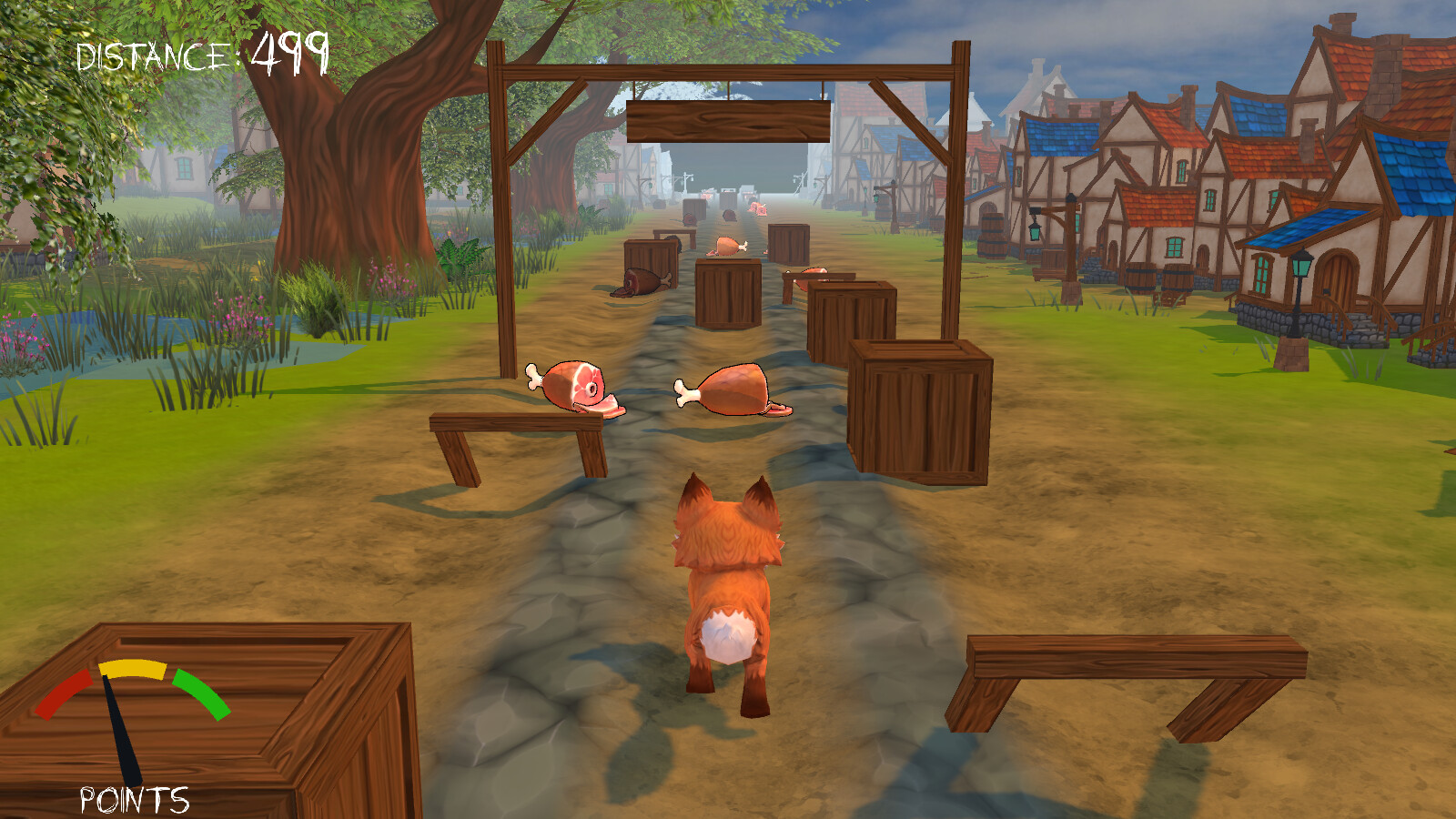The height and width of the screenshot is (819, 1456).
Task: Click the large crate on the right of the path
Action: [919, 409]
